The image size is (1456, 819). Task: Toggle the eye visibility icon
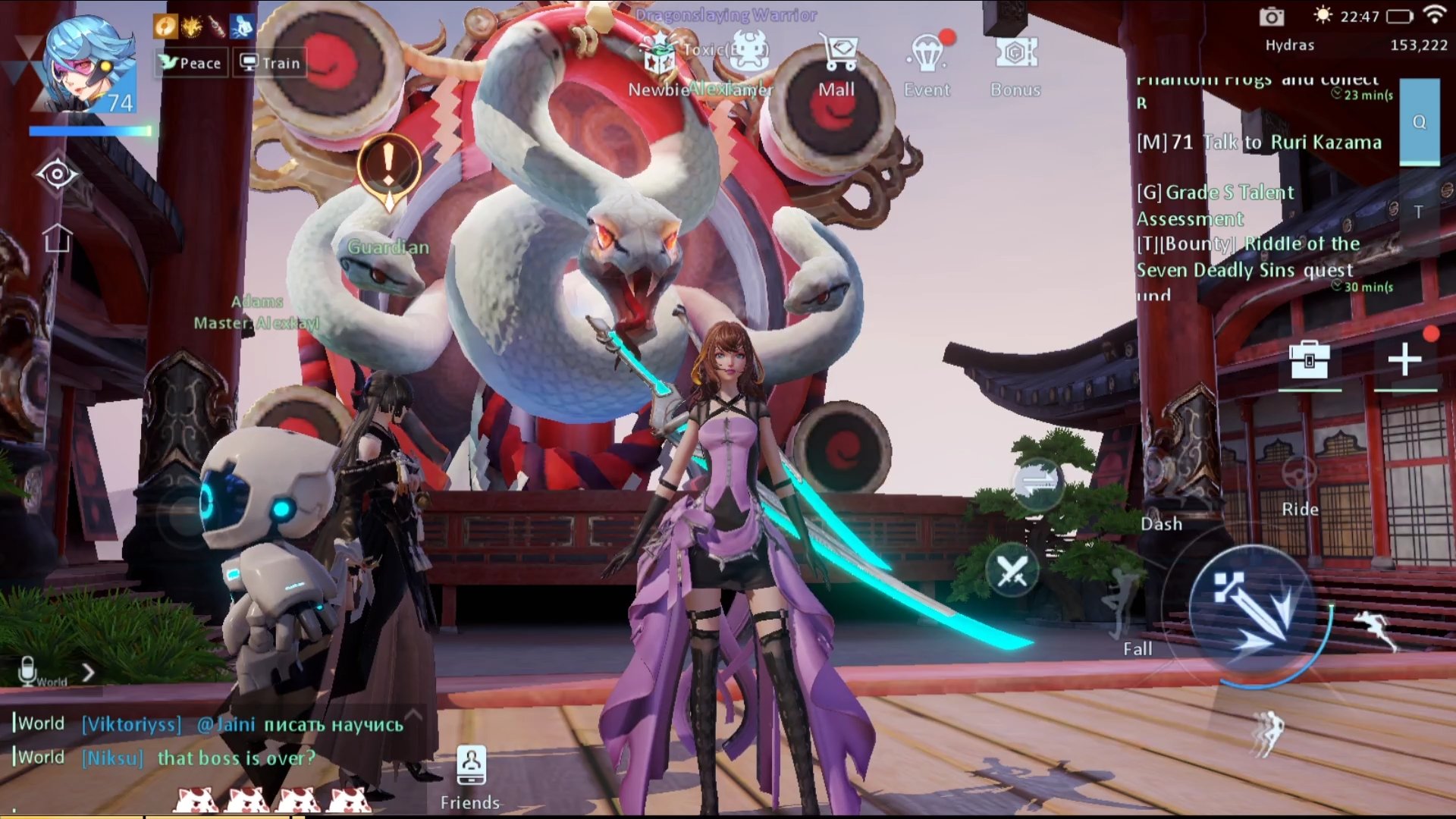click(57, 176)
